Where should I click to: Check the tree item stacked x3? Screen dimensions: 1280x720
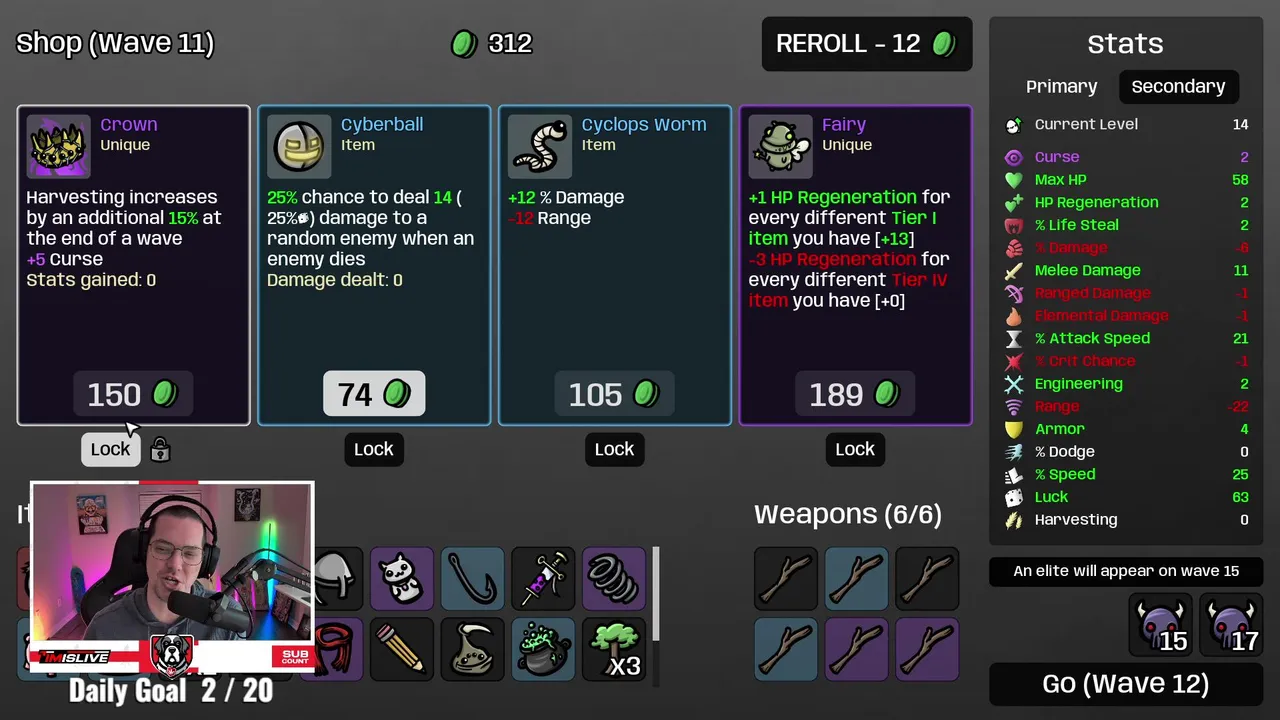pos(613,649)
